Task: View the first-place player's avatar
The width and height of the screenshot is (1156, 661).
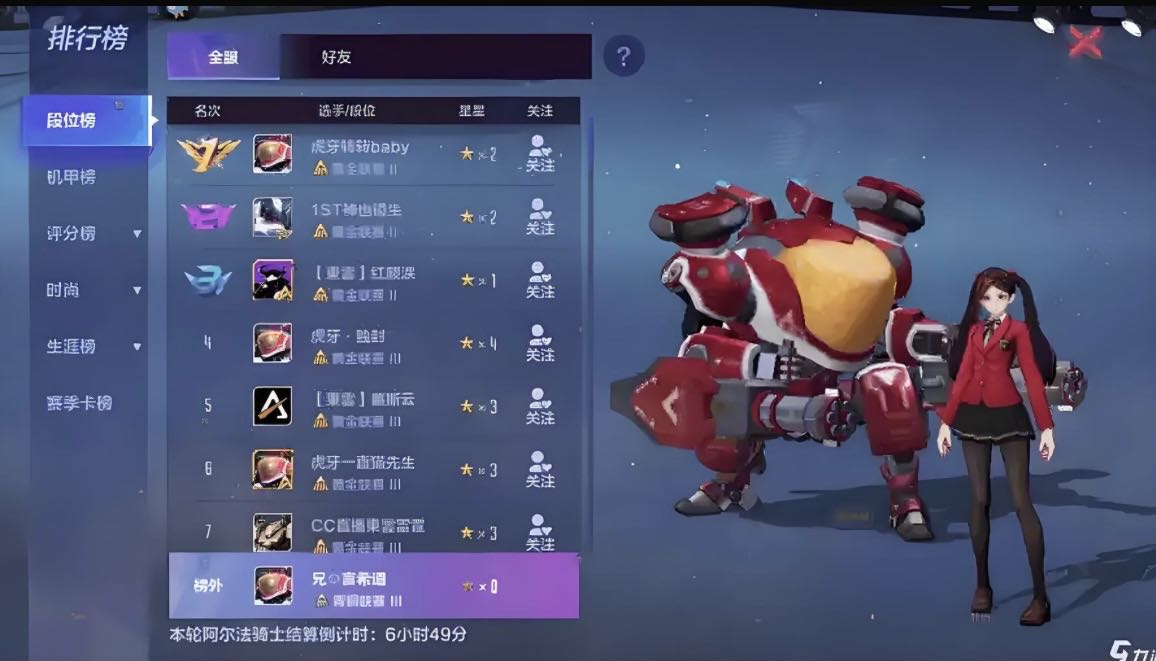Action: pyautogui.click(x=272, y=154)
